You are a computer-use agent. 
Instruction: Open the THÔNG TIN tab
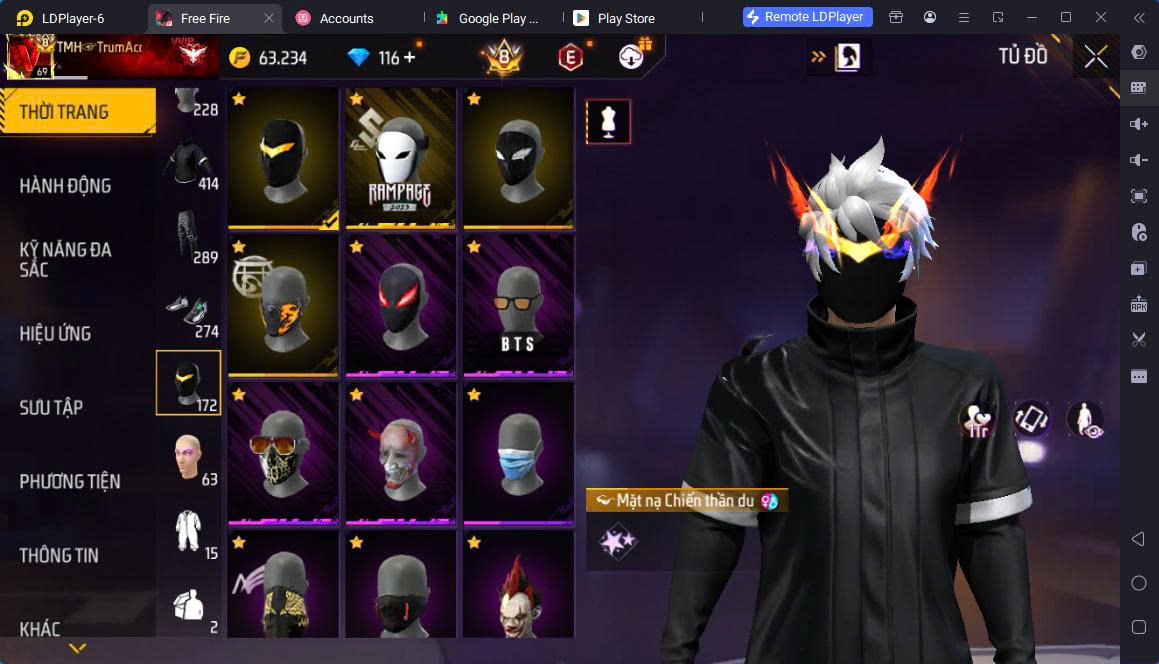tap(59, 555)
